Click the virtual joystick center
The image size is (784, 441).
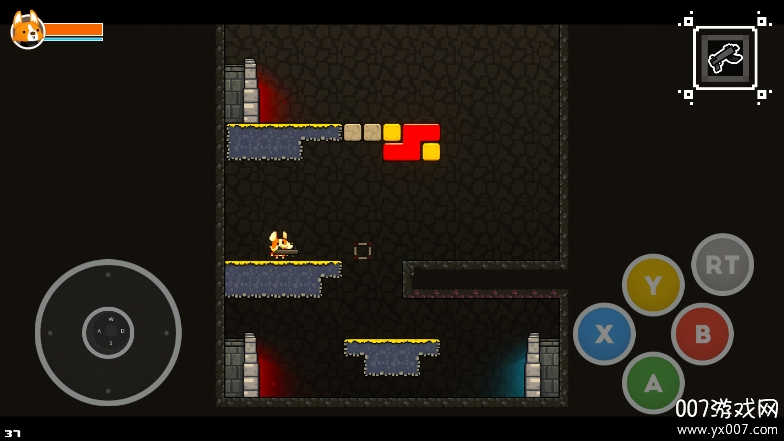click(108, 332)
